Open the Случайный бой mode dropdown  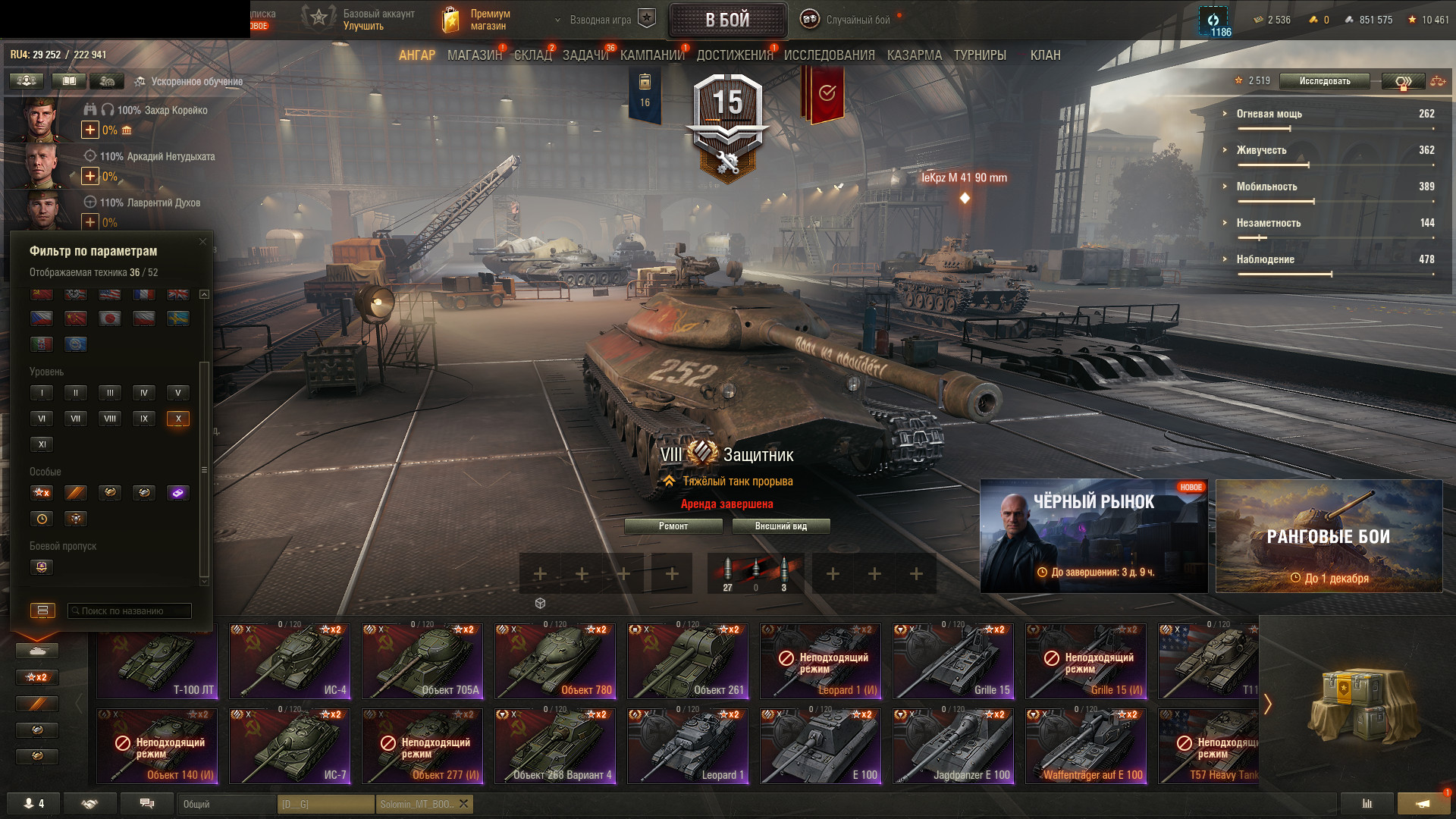click(x=857, y=20)
